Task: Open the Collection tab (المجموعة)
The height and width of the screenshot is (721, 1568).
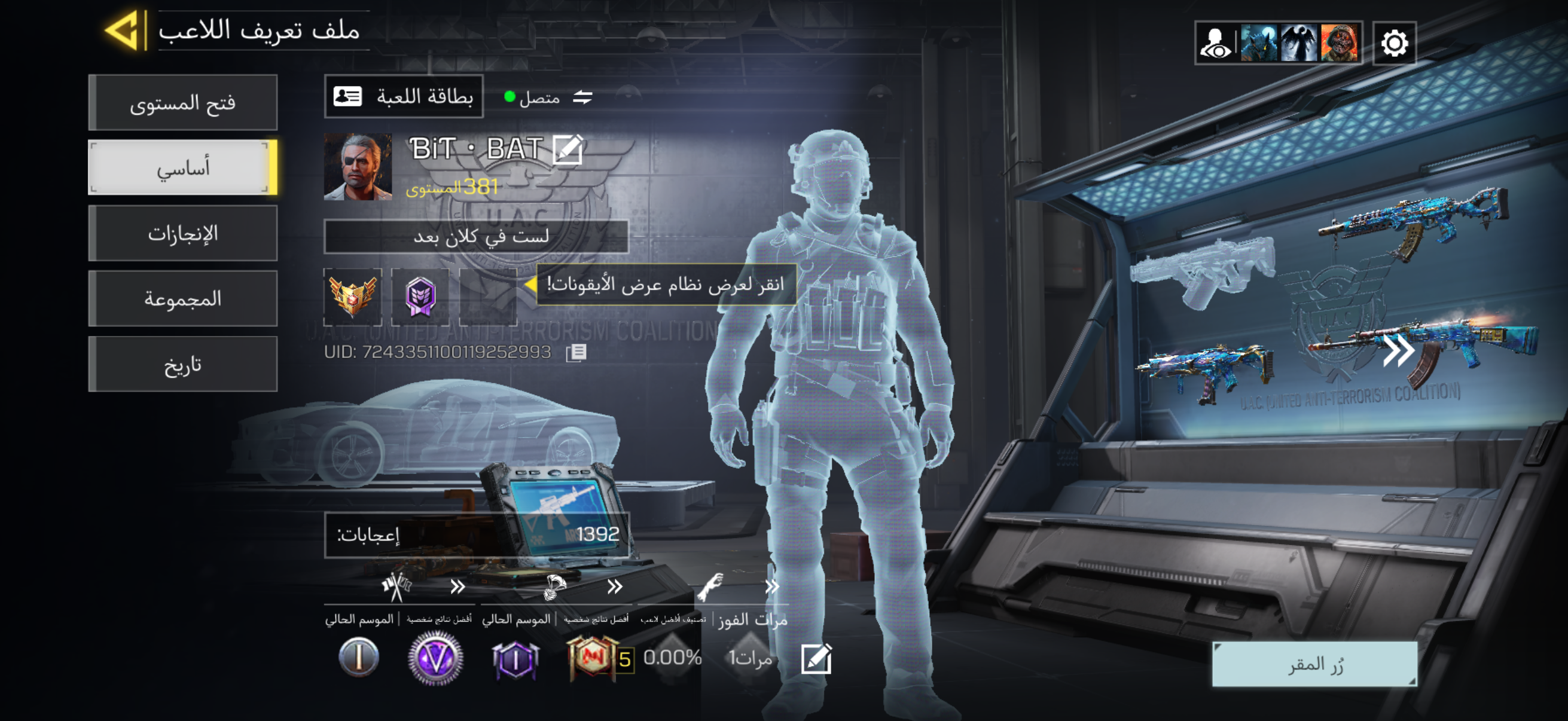Action: pos(182,299)
